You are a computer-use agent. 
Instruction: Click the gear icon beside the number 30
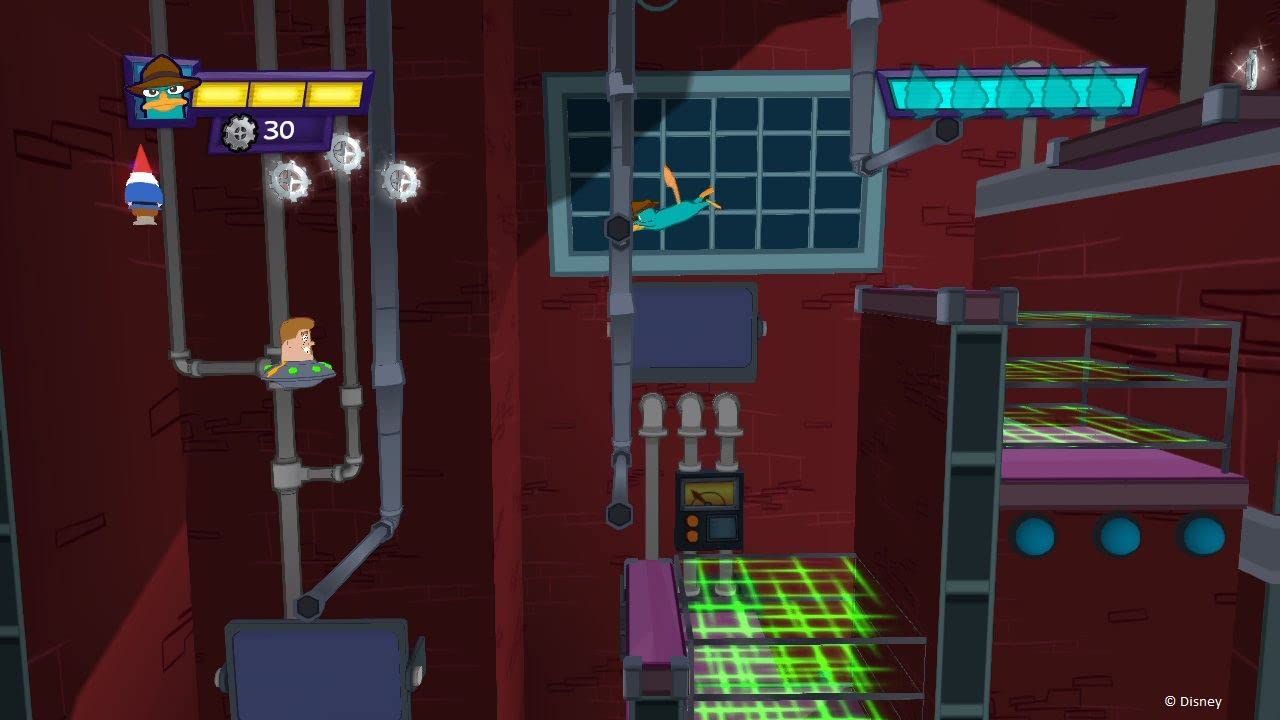239,130
